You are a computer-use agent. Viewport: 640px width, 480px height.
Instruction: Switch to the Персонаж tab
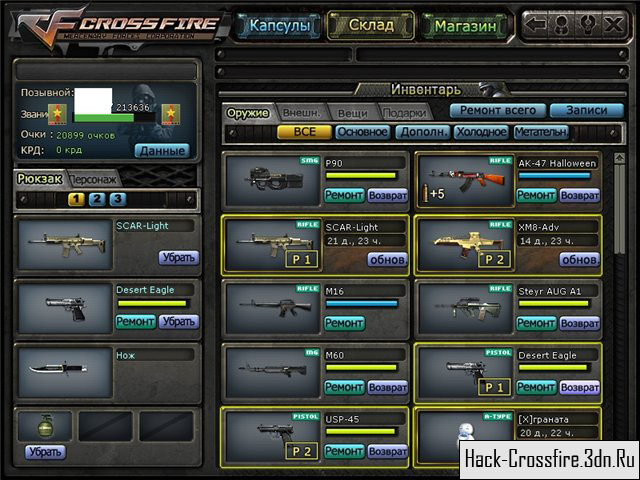(93, 179)
